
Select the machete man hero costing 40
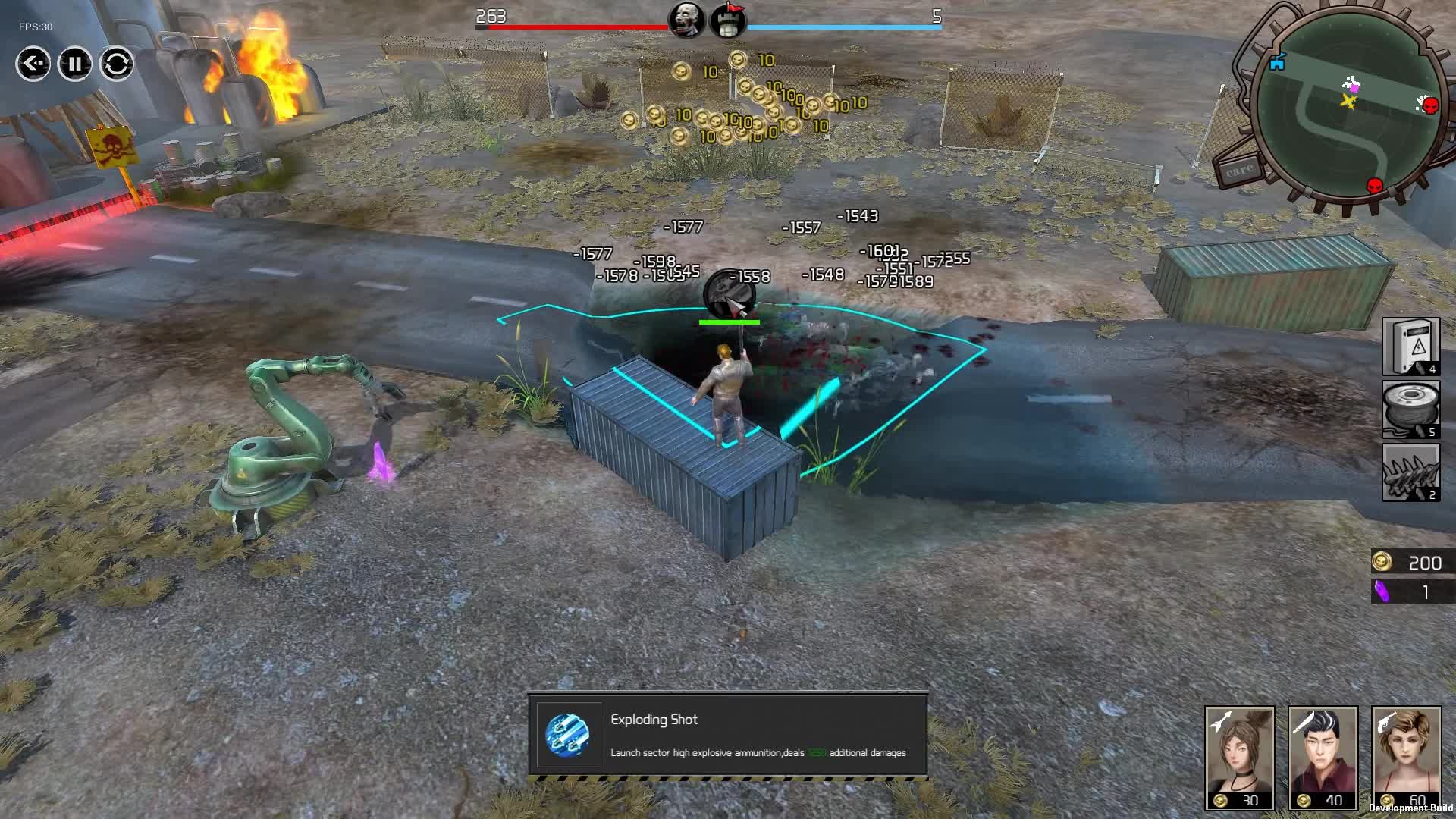click(1323, 758)
